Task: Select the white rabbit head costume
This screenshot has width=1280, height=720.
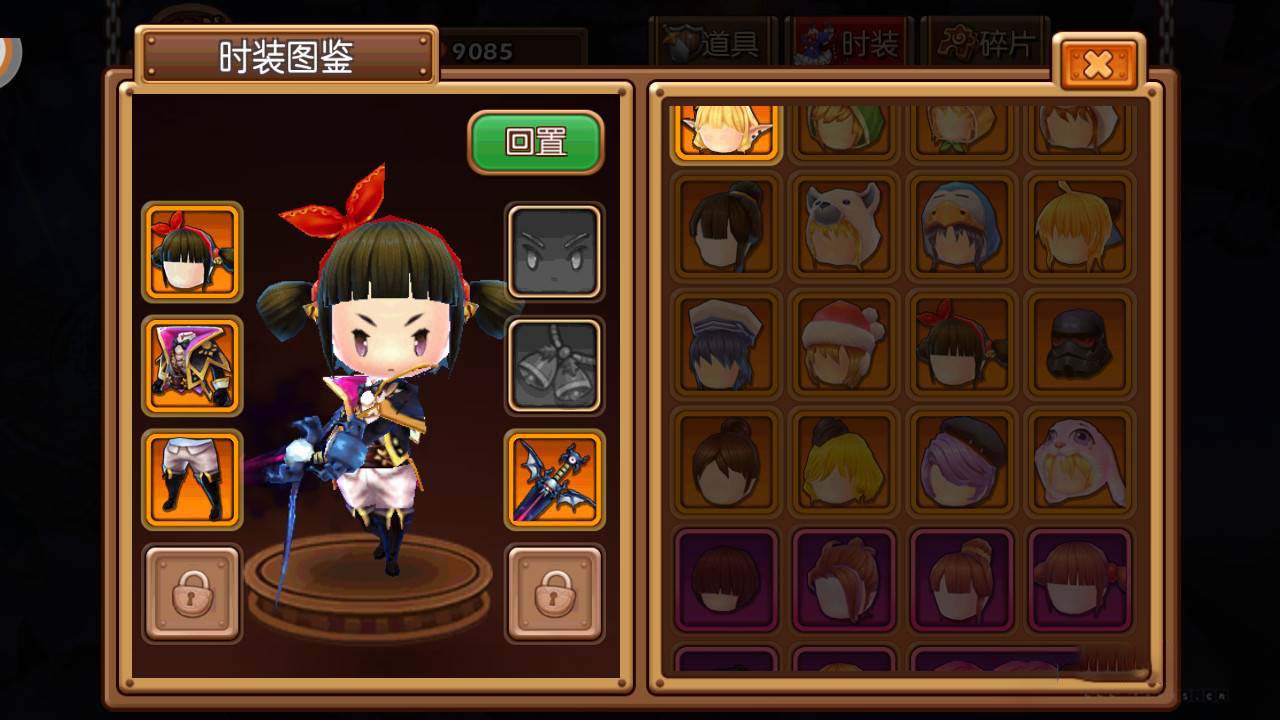Action: click(1080, 463)
